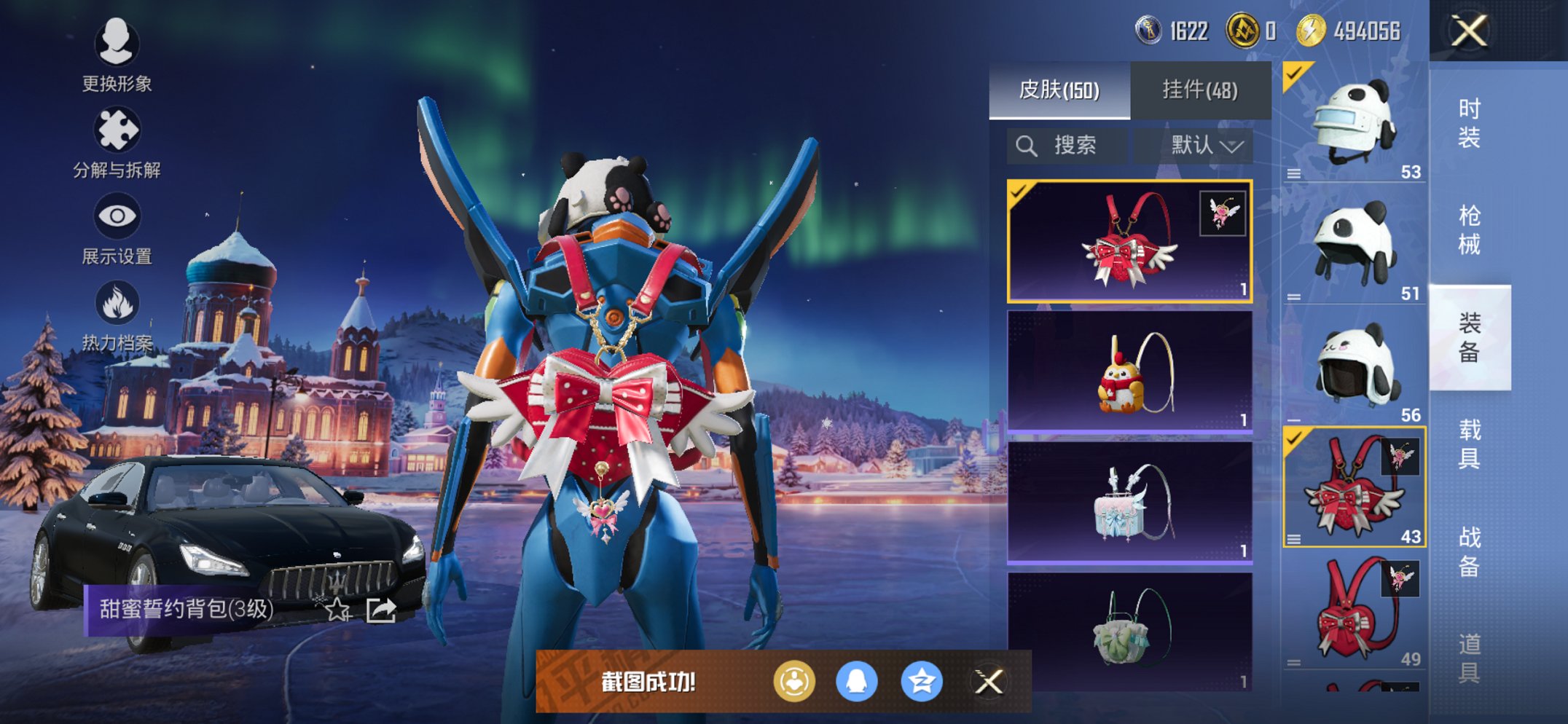1568x724 pixels.
Task: Switch to the 皮肤(150) skins tab
Action: pyautogui.click(x=1059, y=90)
